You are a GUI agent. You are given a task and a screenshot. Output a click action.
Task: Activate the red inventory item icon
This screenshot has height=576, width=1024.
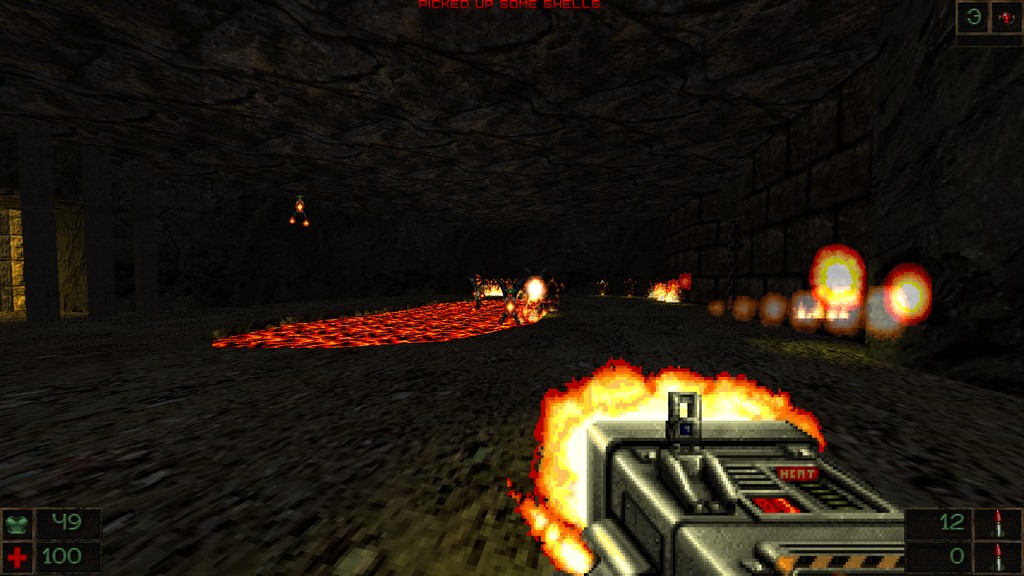1005,16
